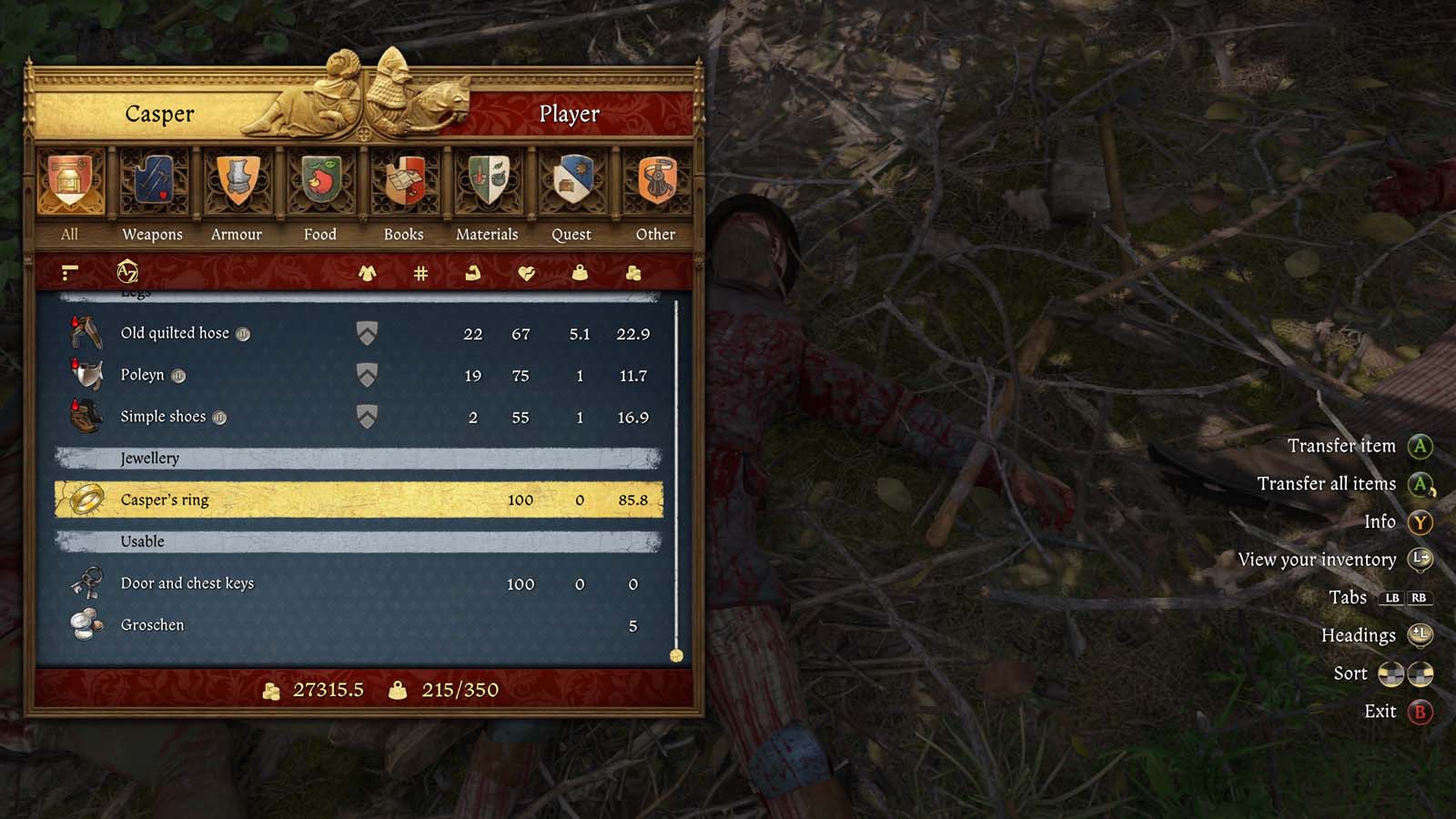Click Transfer all items
The height and width of the screenshot is (819, 1456).
(1329, 483)
